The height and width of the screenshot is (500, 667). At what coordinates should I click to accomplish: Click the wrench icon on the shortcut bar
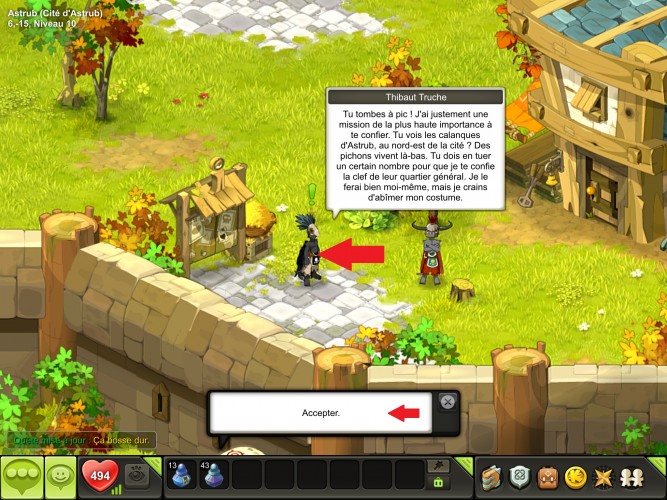(437, 465)
